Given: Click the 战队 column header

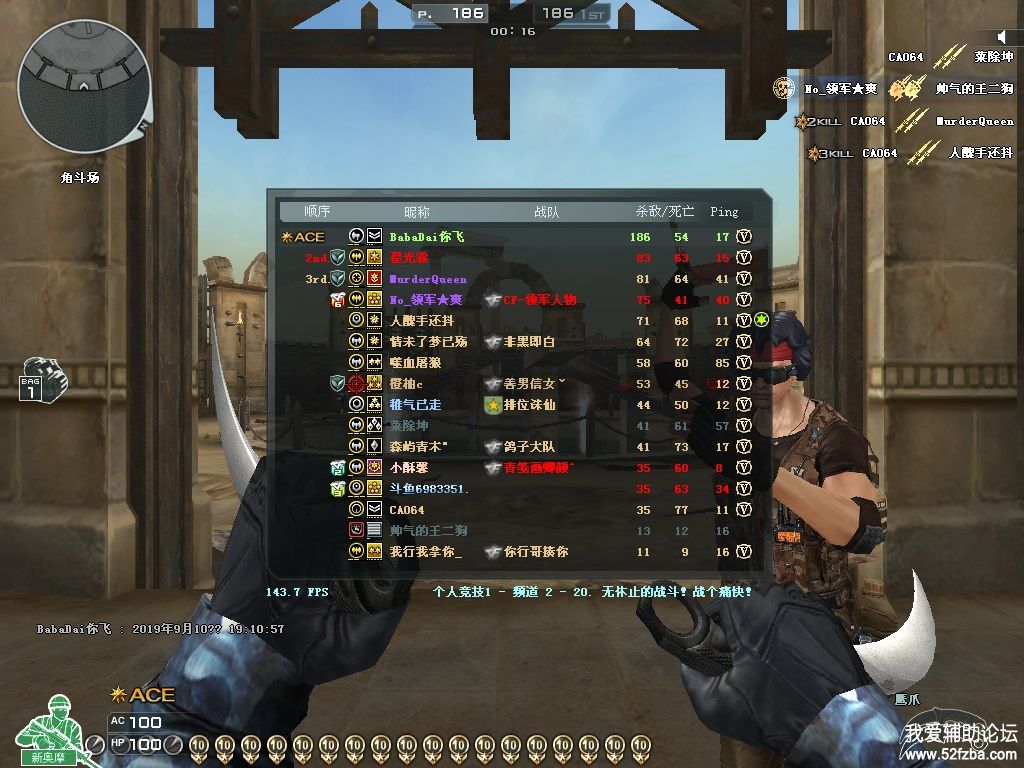Looking at the screenshot, I should pos(547,212).
